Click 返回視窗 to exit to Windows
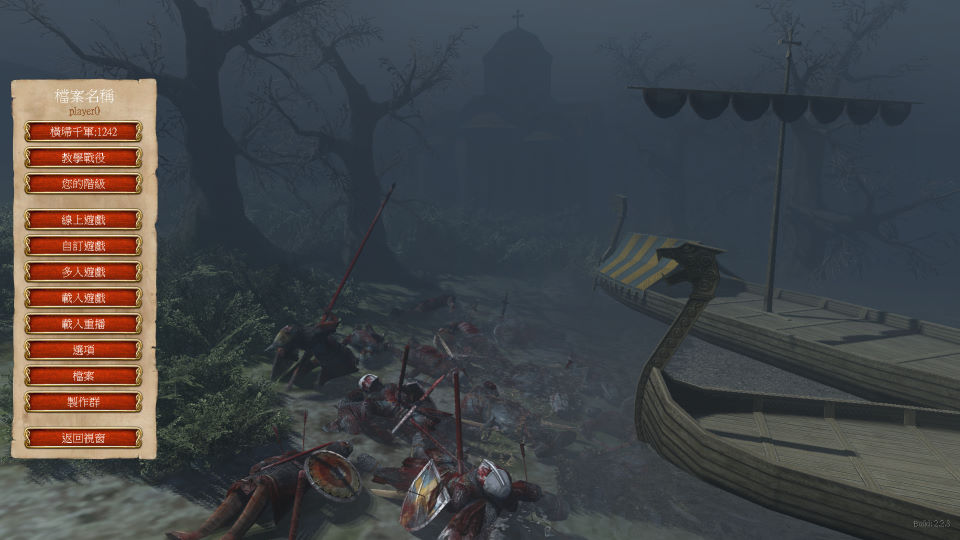The image size is (960, 540). pyautogui.click(x=83, y=438)
